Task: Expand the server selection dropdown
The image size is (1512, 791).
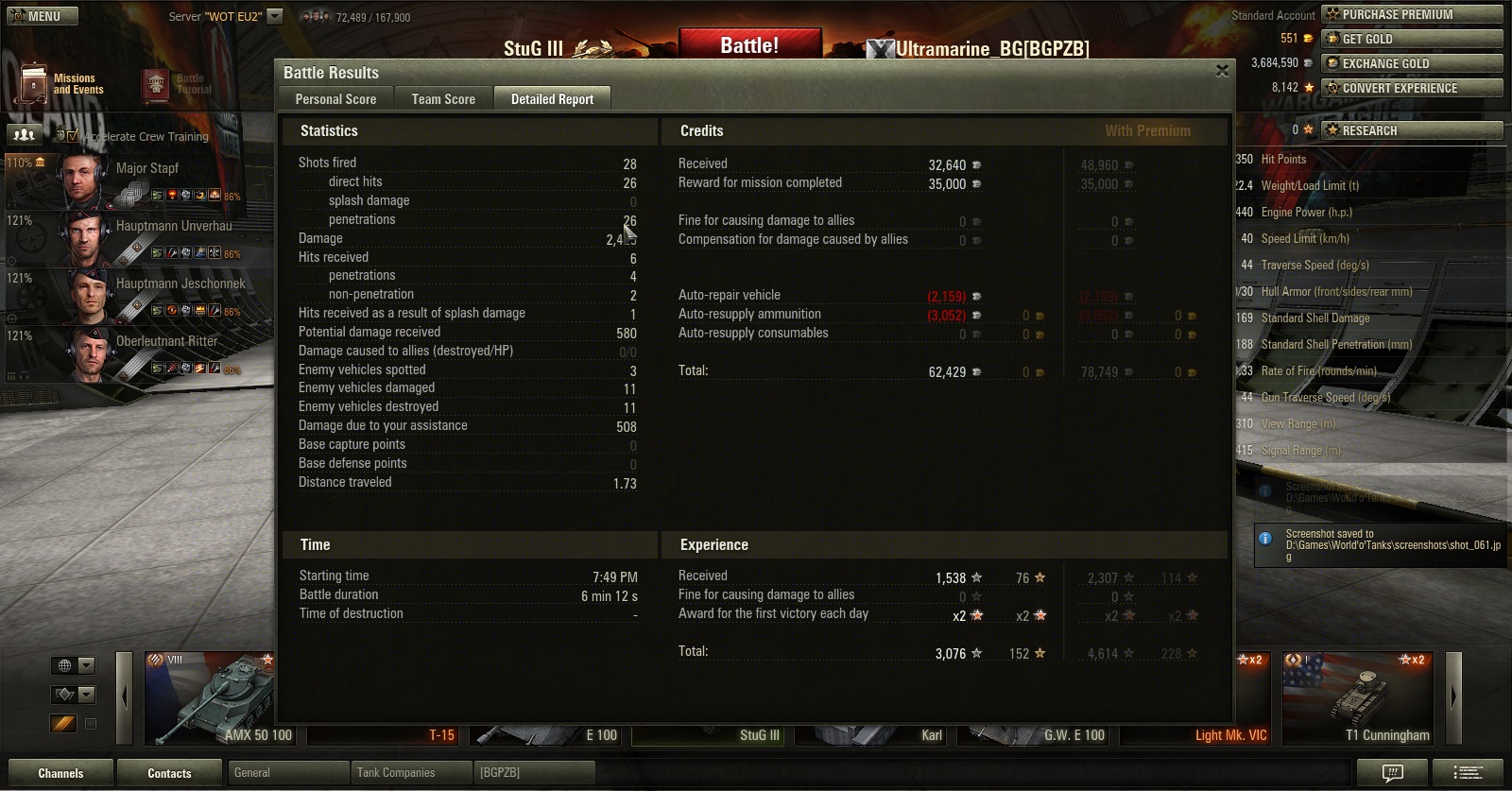Action: tap(275, 16)
